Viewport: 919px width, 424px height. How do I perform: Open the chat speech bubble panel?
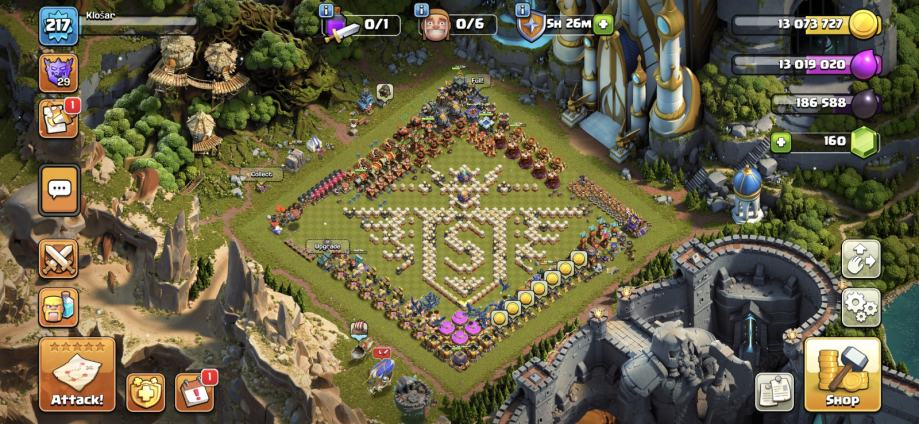click(59, 188)
